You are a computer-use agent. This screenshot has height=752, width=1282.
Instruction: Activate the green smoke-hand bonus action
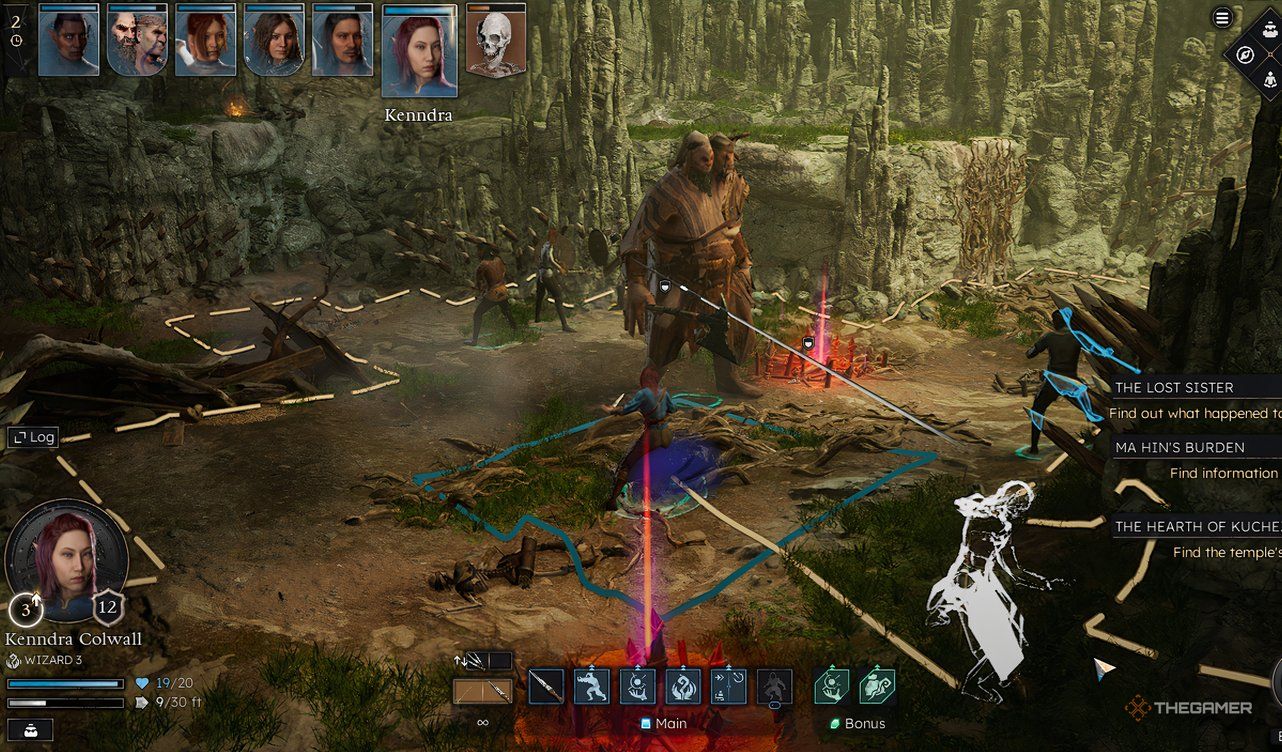(x=876, y=687)
